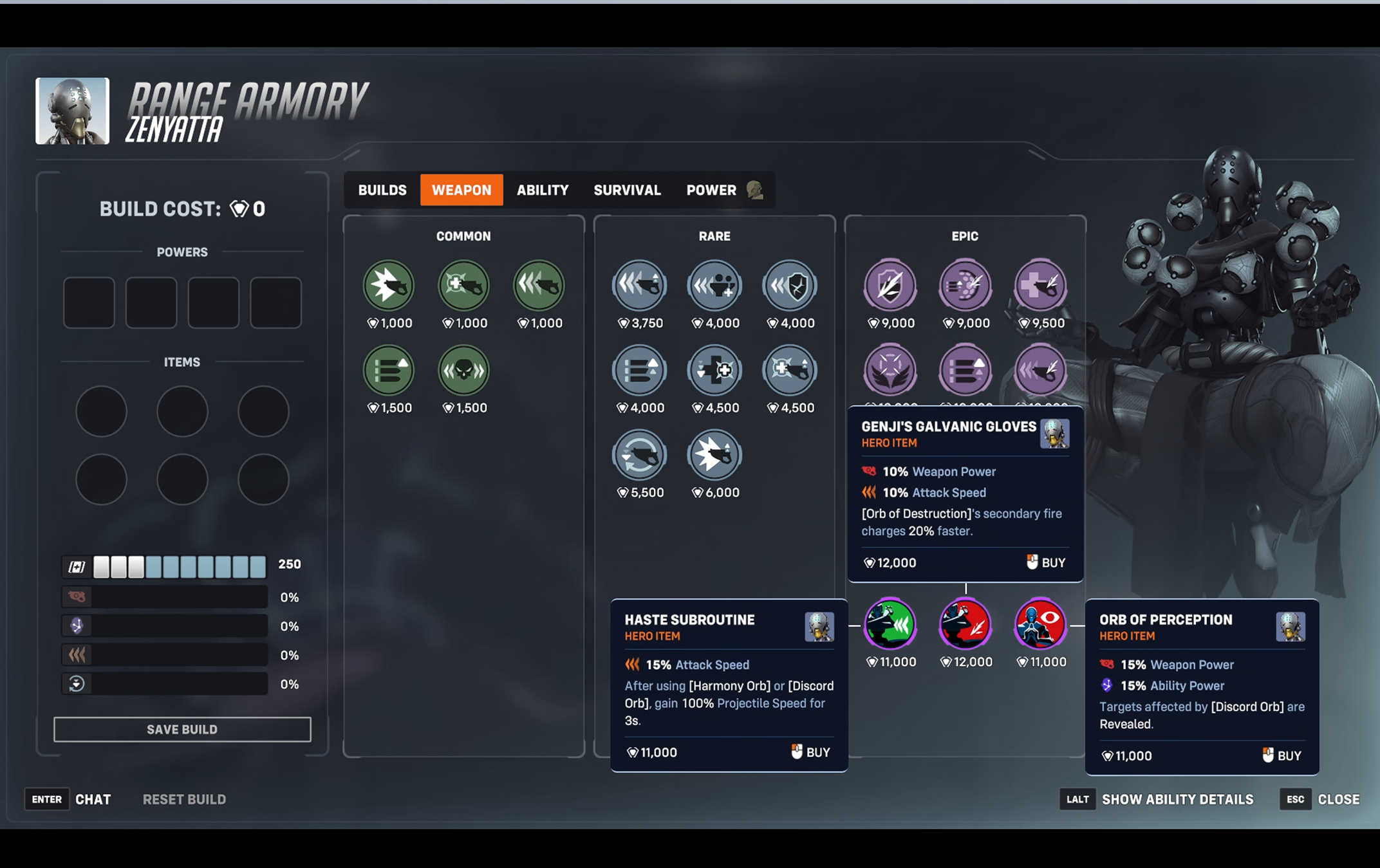The image size is (1380, 868).
Task: Select the green Haste Subroutine icon
Action: [890, 623]
